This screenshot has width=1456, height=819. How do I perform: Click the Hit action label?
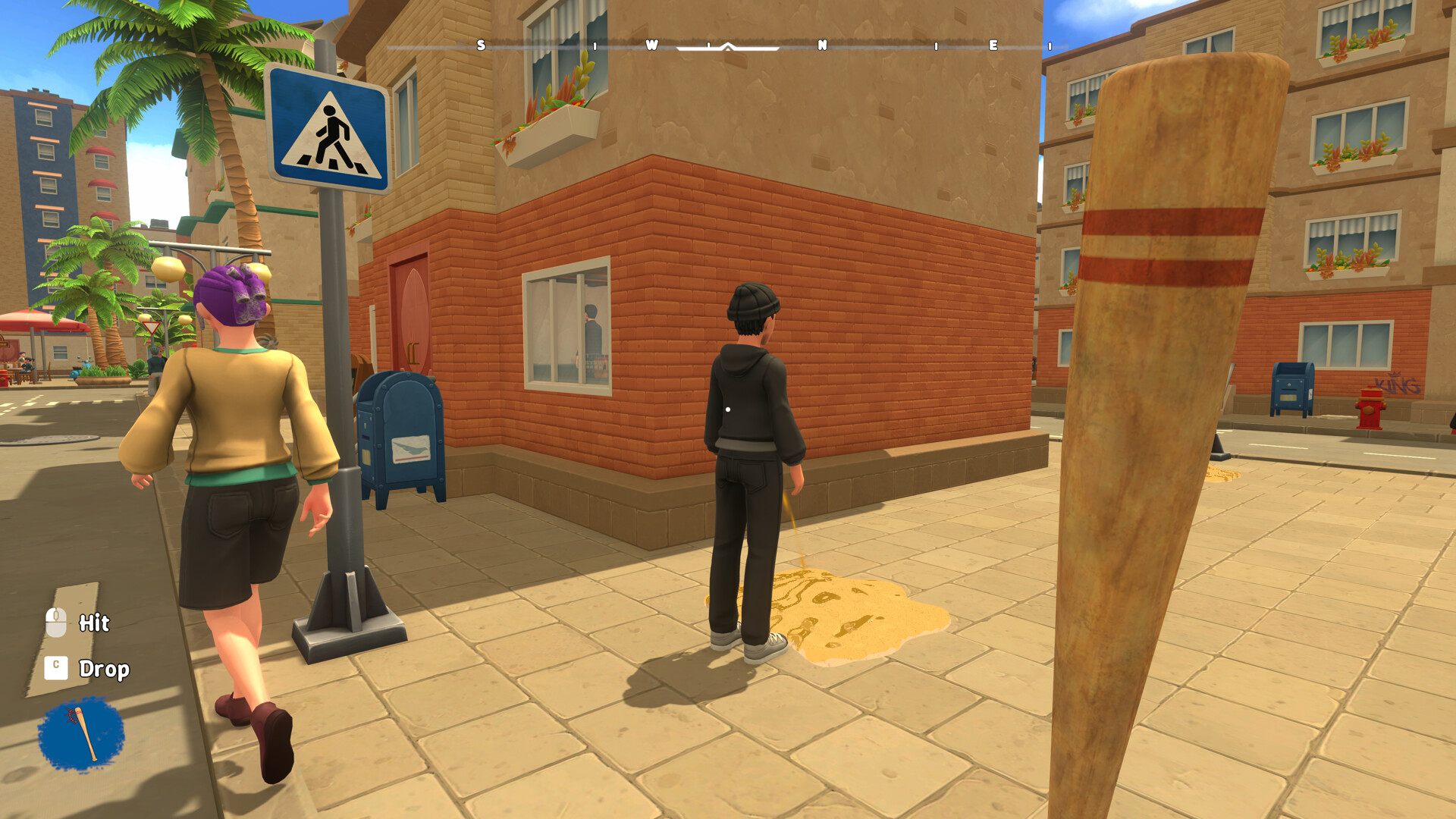pos(94,623)
